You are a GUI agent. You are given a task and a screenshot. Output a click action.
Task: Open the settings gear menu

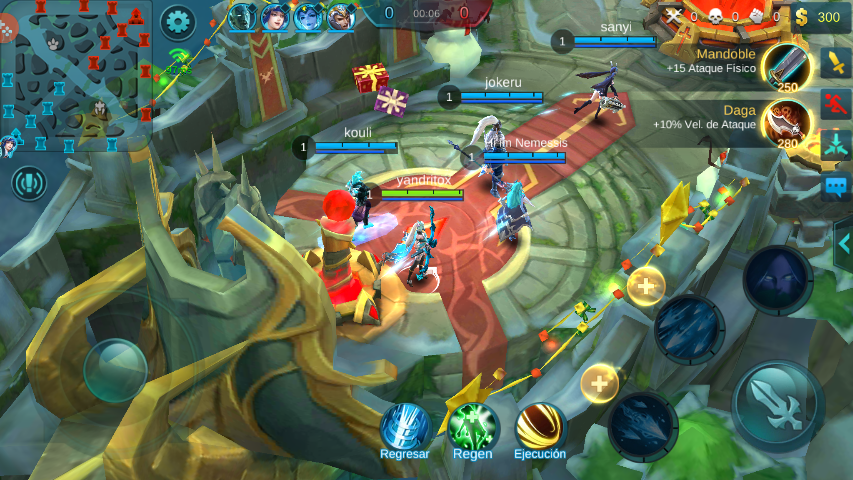coord(178,20)
